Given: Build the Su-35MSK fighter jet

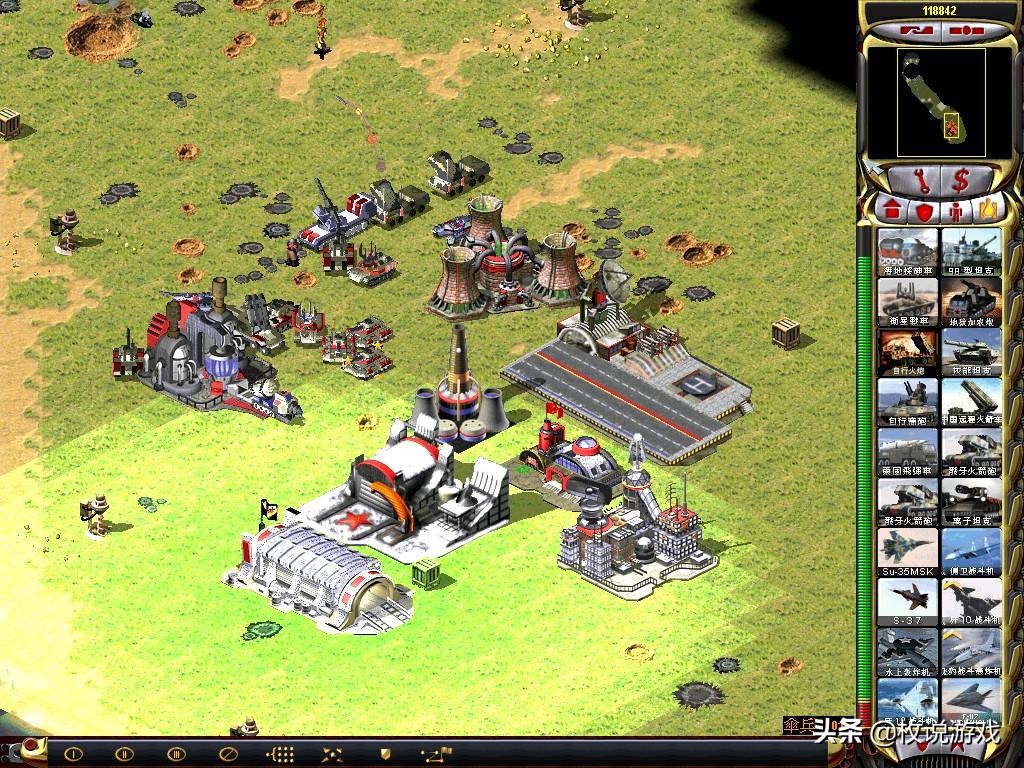Looking at the screenshot, I should (908, 551).
